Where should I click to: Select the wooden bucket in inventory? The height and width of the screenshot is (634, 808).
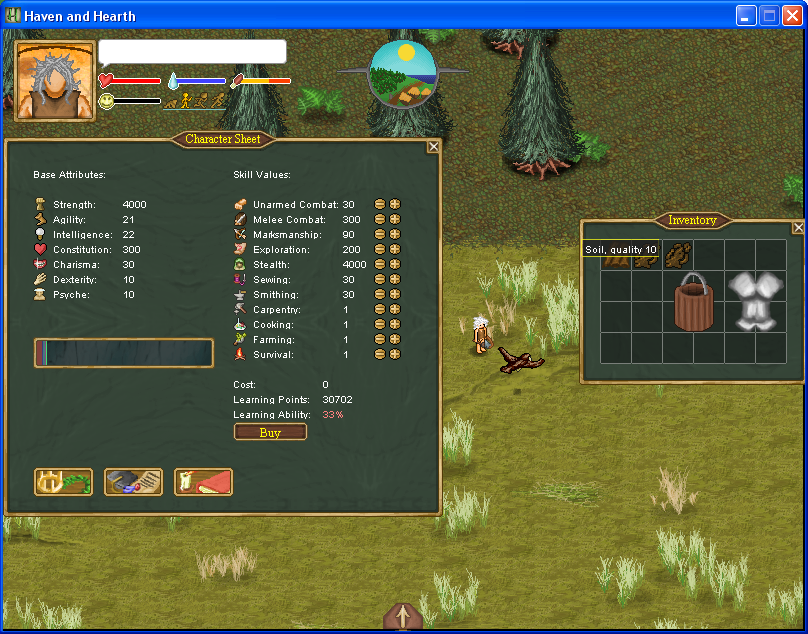[x=693, y=300]
